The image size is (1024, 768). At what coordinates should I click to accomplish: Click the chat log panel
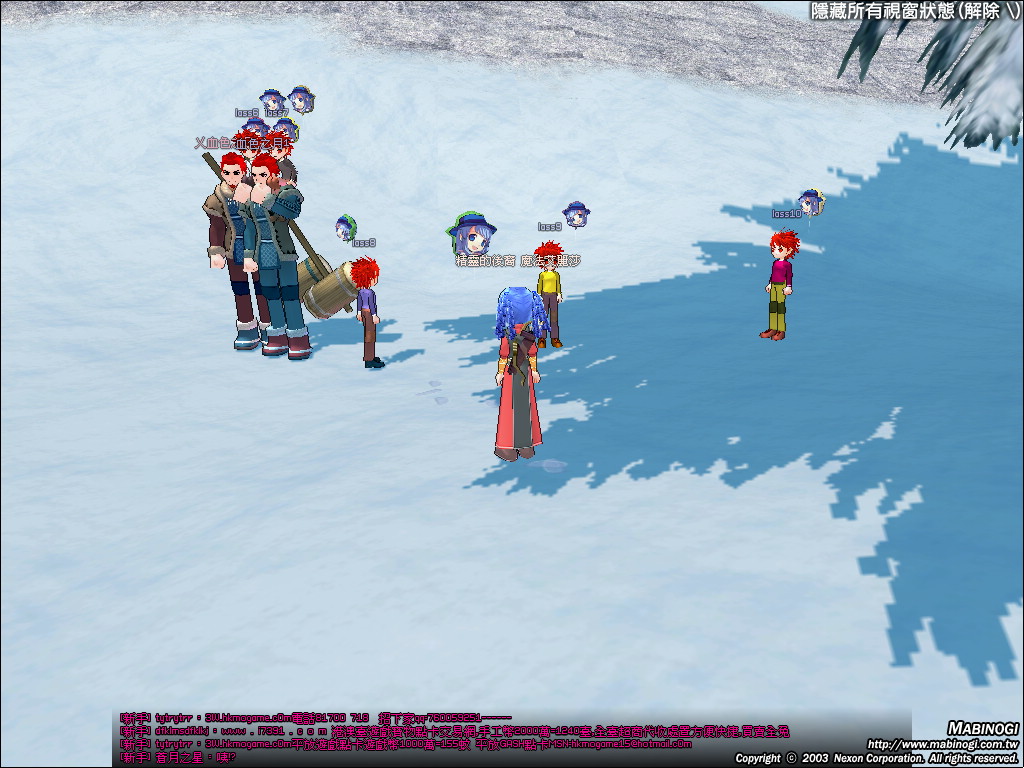click(510, 738)
